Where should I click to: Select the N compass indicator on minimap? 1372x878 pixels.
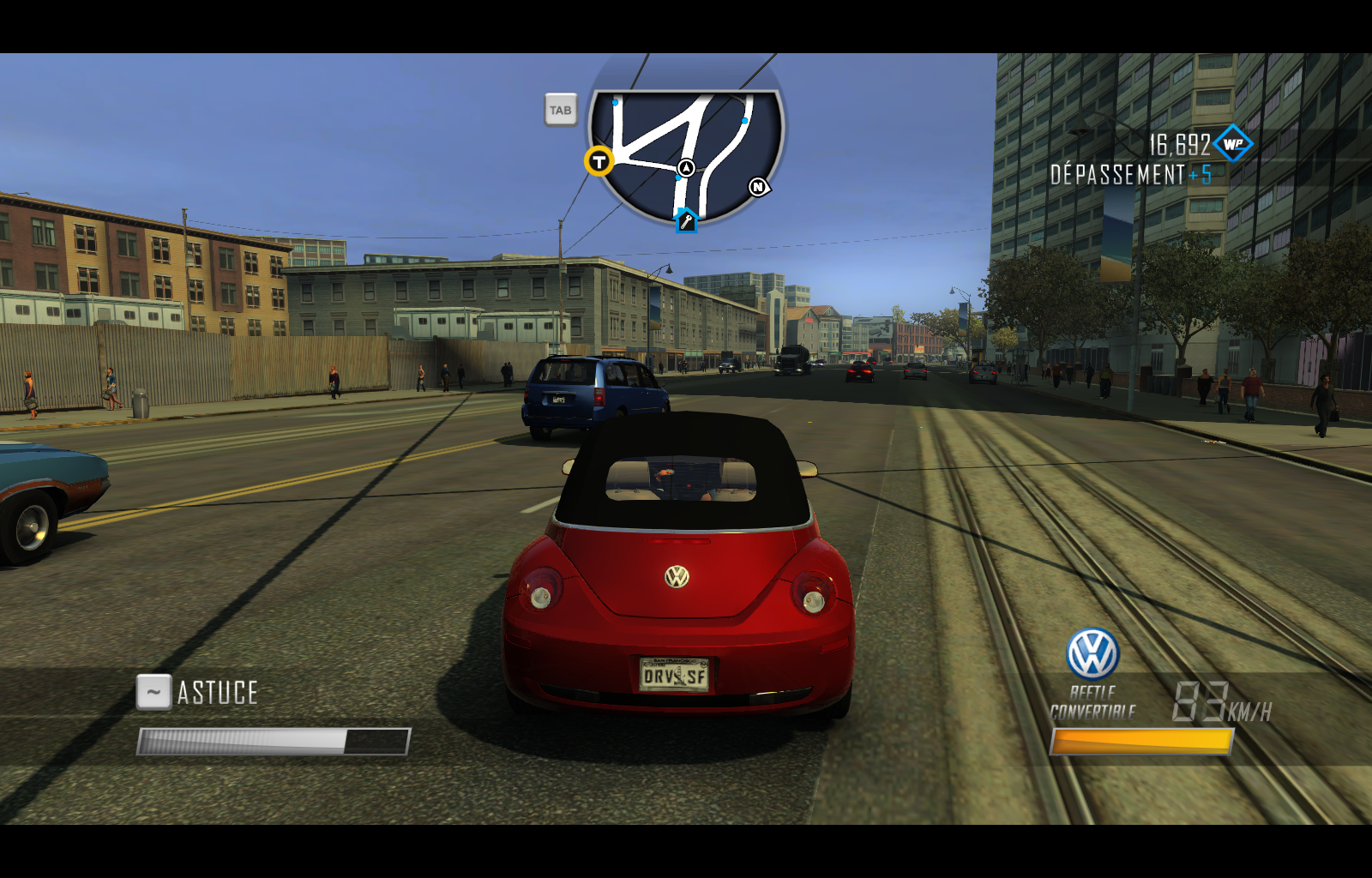coord(756,185)
